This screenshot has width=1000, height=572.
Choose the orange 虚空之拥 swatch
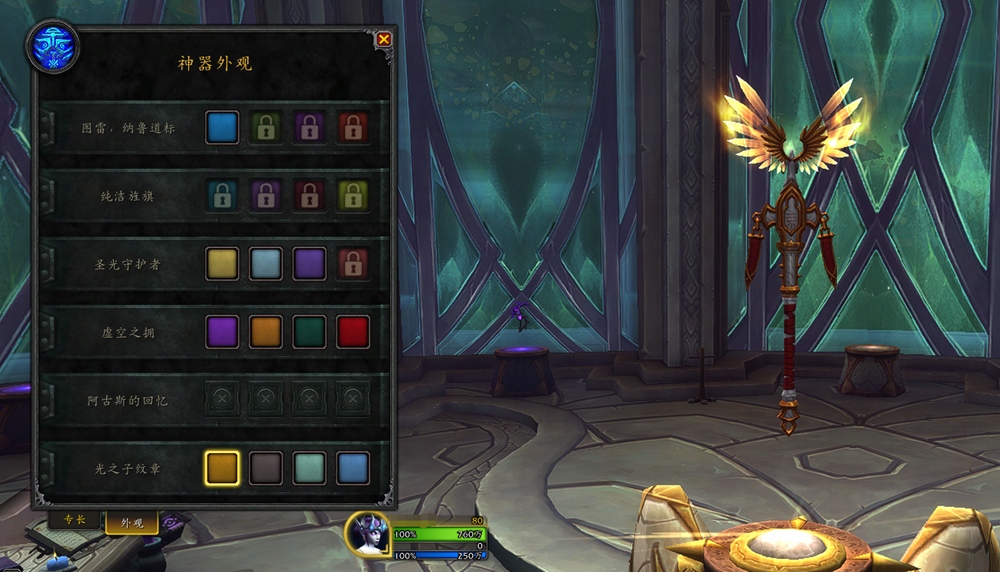click(x=266, y=332)
